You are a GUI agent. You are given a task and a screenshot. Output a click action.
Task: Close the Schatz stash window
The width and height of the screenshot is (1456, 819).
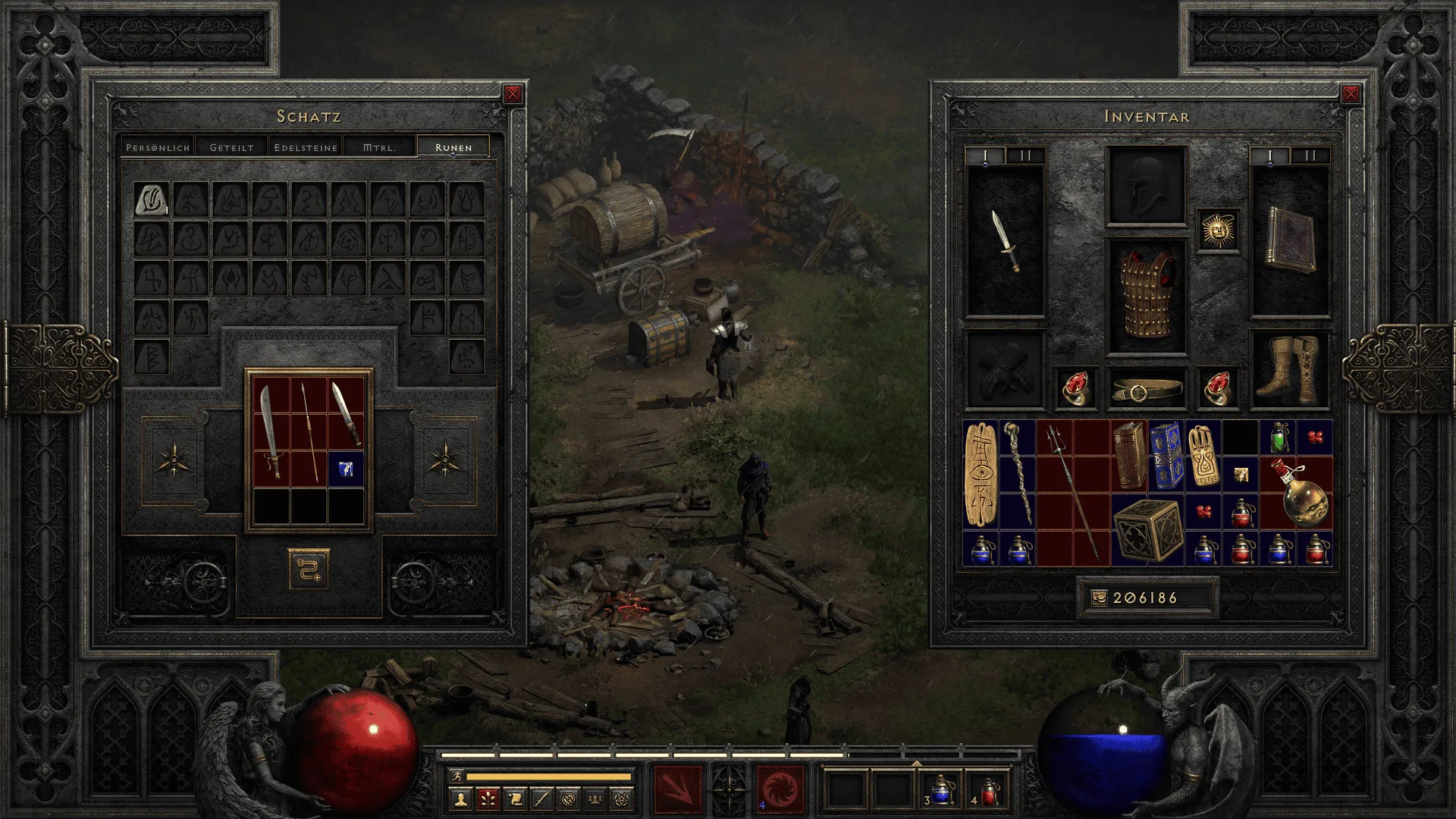[x=513, y=94]
